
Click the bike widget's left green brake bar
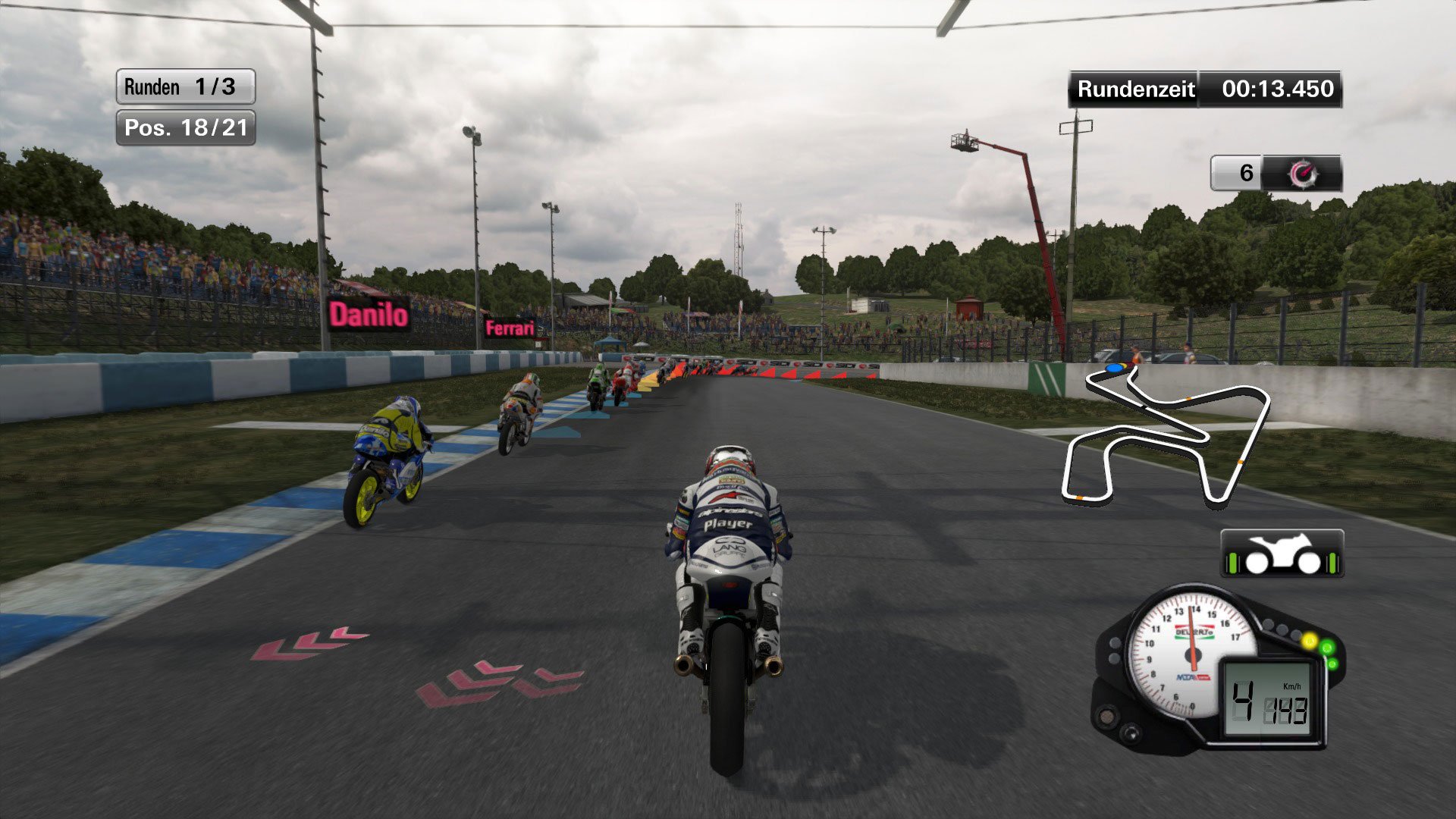[1232, 563]
